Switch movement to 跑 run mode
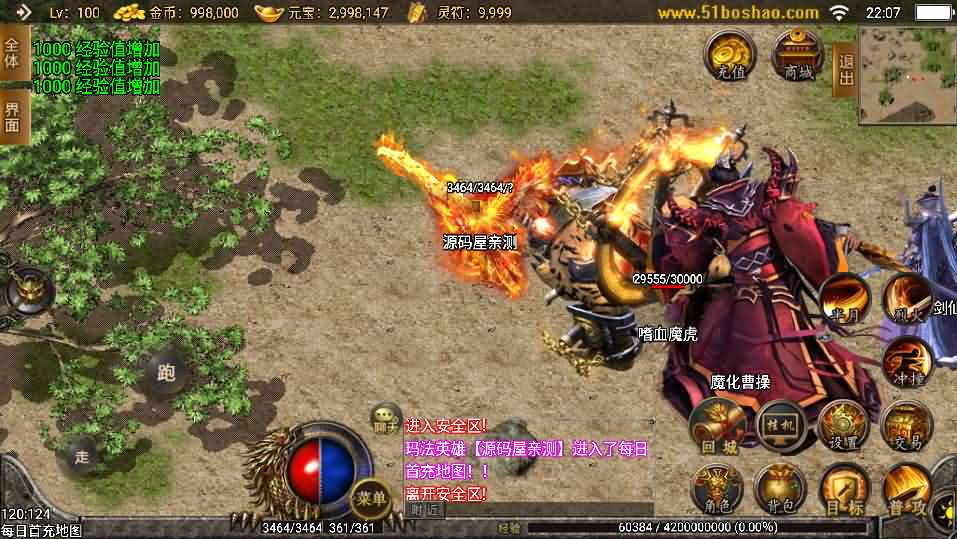This screenshot has width=957, height=539. click(x=165, y=373)
